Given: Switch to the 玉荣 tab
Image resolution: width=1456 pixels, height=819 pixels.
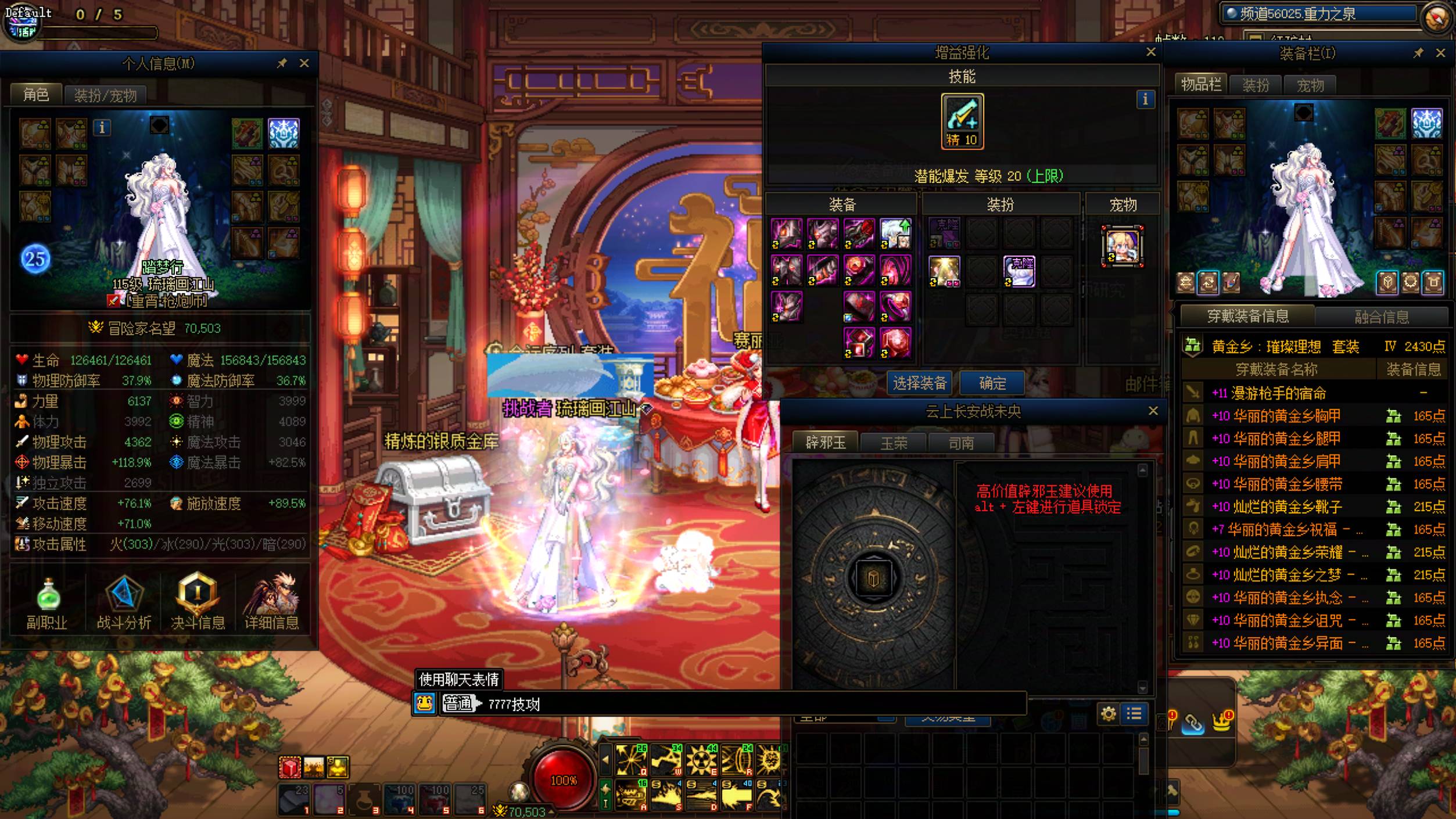Looking at the screenshot, I should [x=893, y=443].
